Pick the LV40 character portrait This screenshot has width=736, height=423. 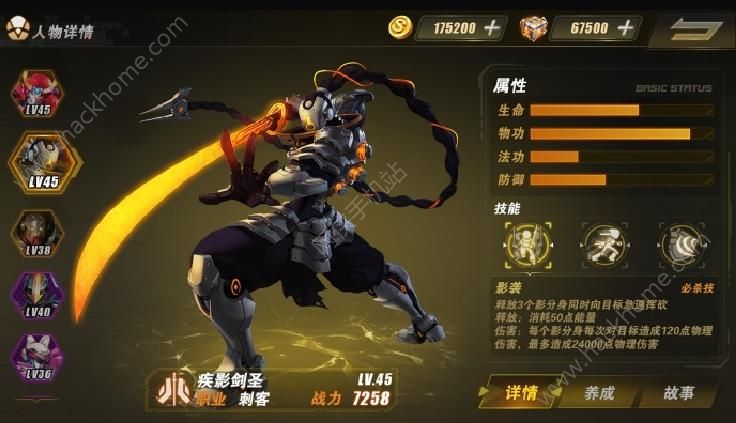point(38,293)
